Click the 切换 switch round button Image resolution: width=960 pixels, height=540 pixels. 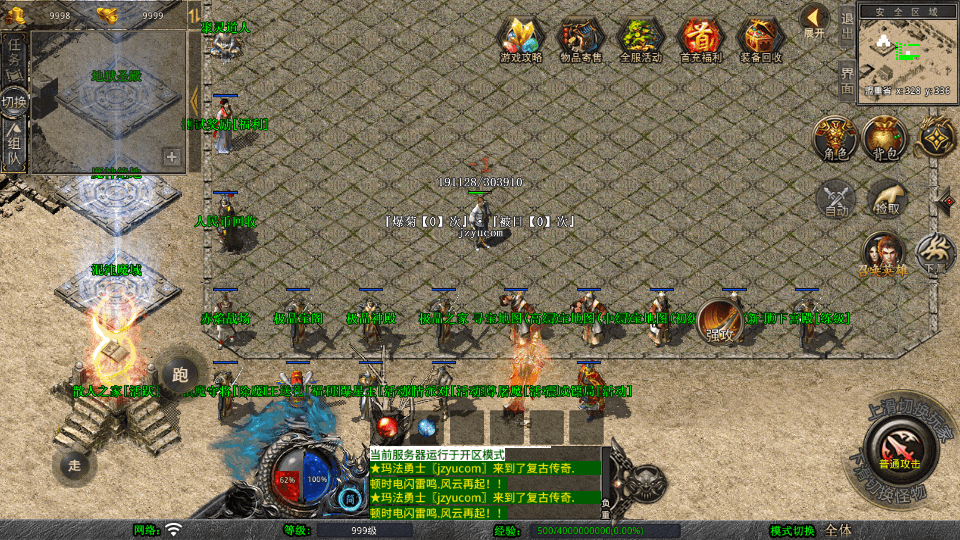(14, 101)
